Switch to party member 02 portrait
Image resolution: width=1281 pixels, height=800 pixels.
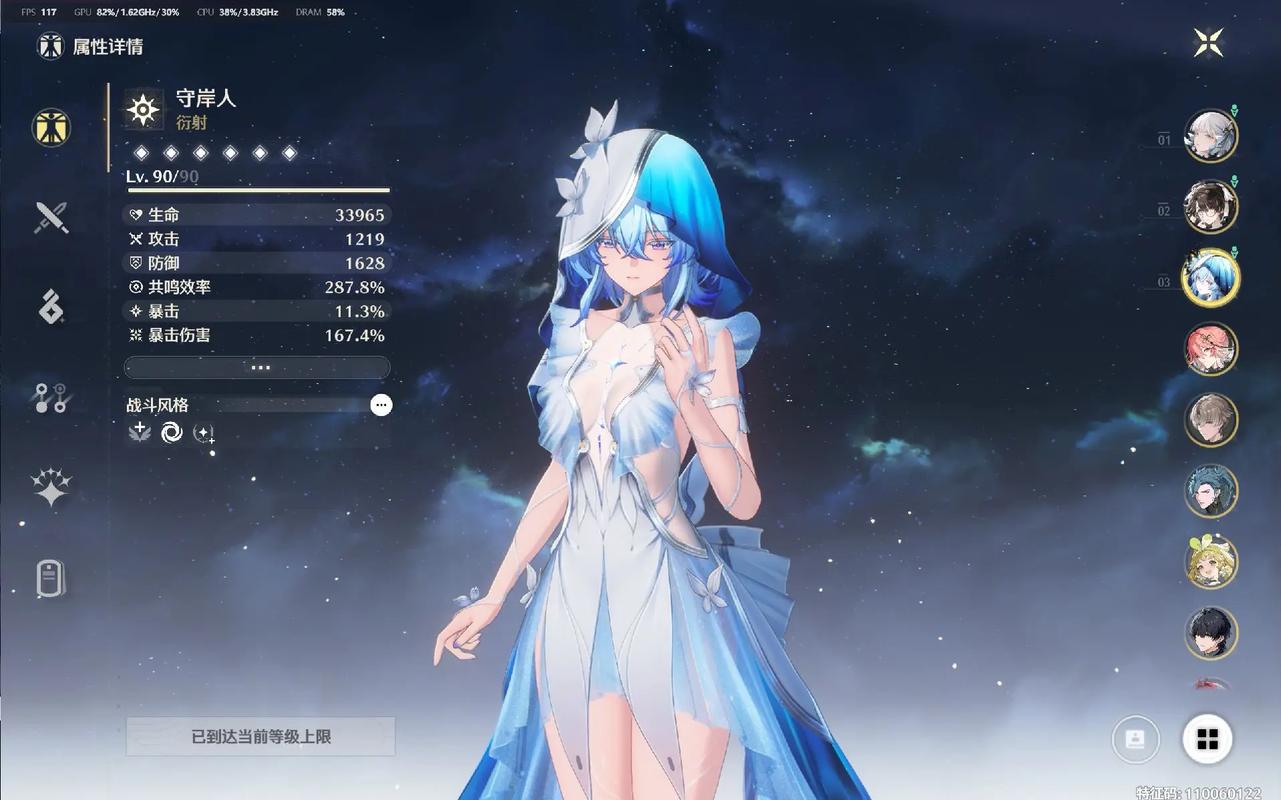pyautogui.click(x=1210, y=206)
